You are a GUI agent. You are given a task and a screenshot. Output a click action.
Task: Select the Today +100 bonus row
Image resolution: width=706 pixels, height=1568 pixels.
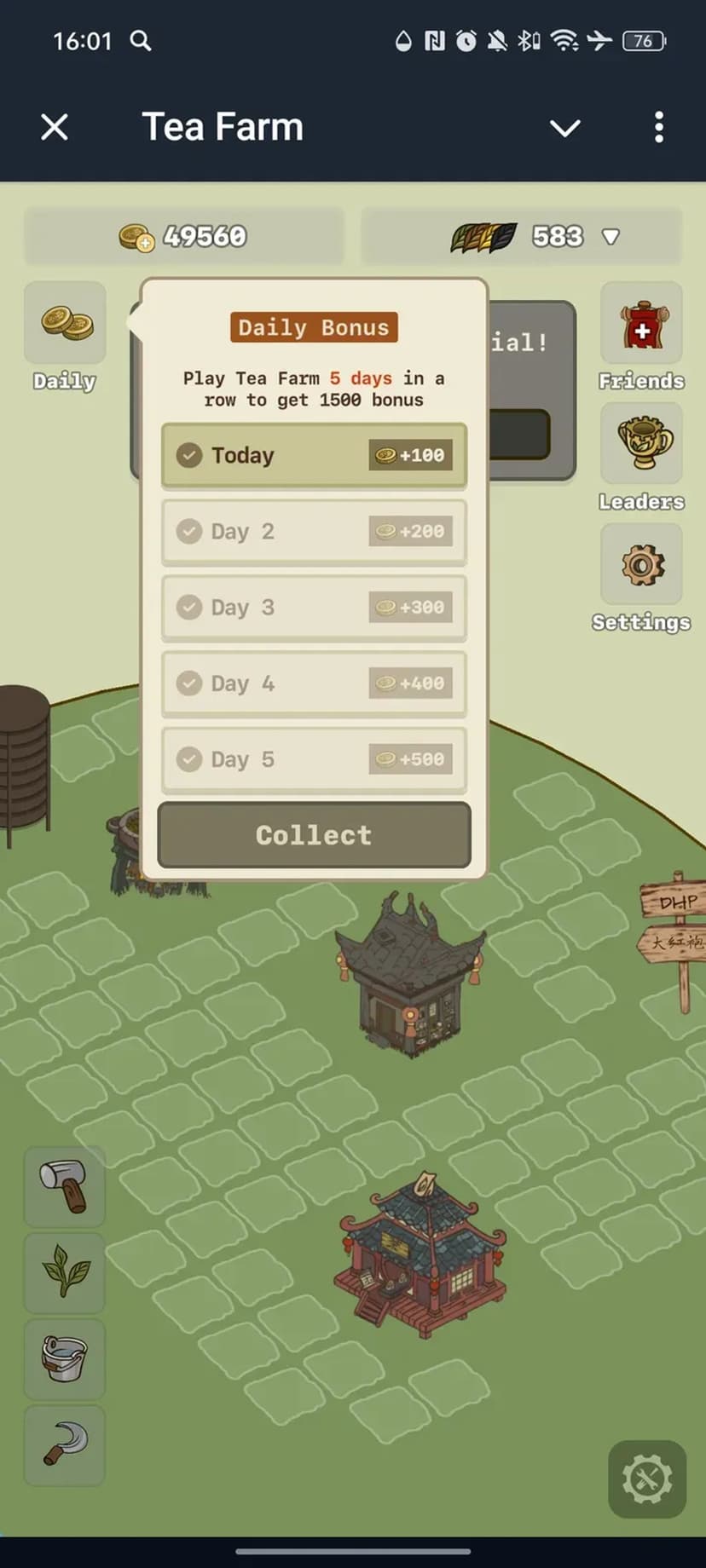(x=314, y=455)
